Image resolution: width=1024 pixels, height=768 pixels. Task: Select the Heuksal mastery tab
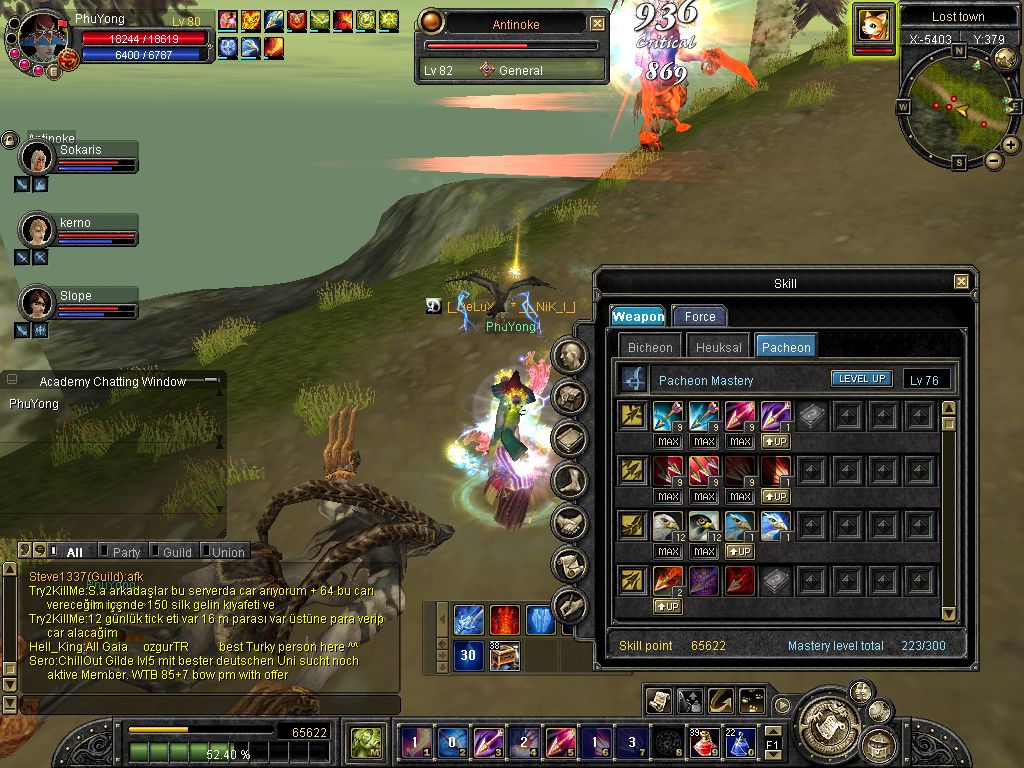click(718, 347)
